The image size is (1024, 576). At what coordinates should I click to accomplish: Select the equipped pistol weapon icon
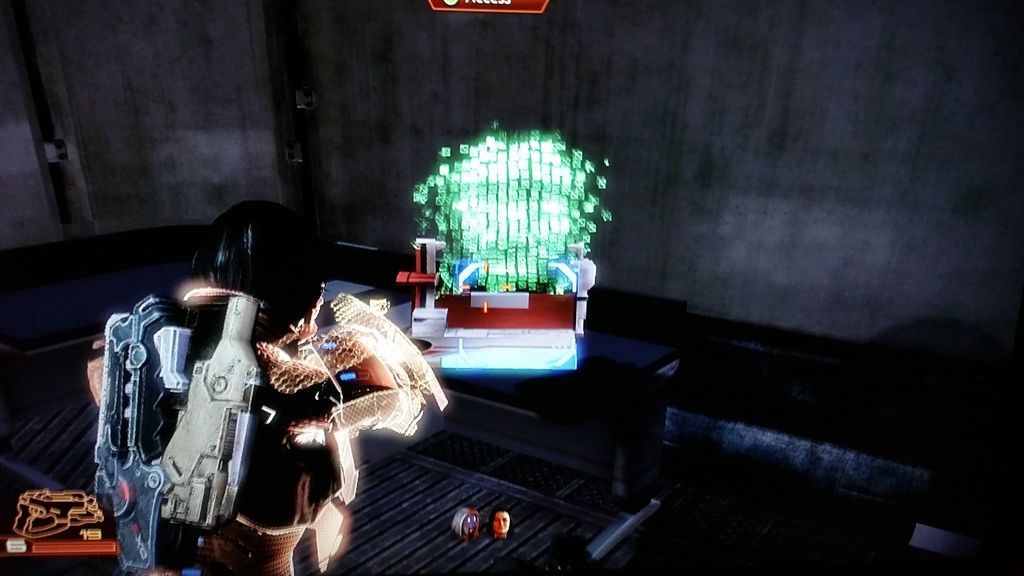click(x=58, y=513)
